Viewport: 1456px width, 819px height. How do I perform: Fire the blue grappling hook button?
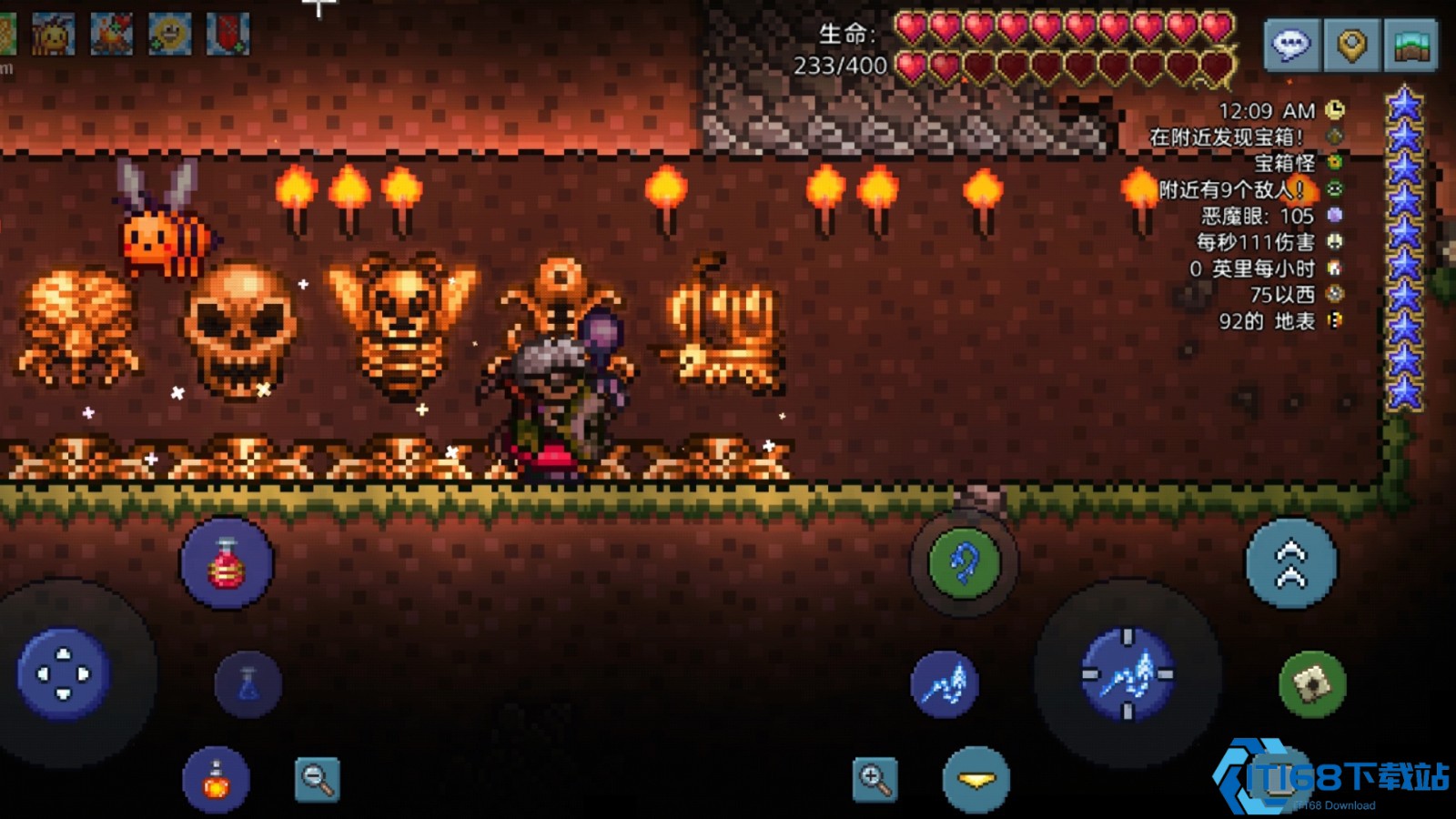(964, 563)
